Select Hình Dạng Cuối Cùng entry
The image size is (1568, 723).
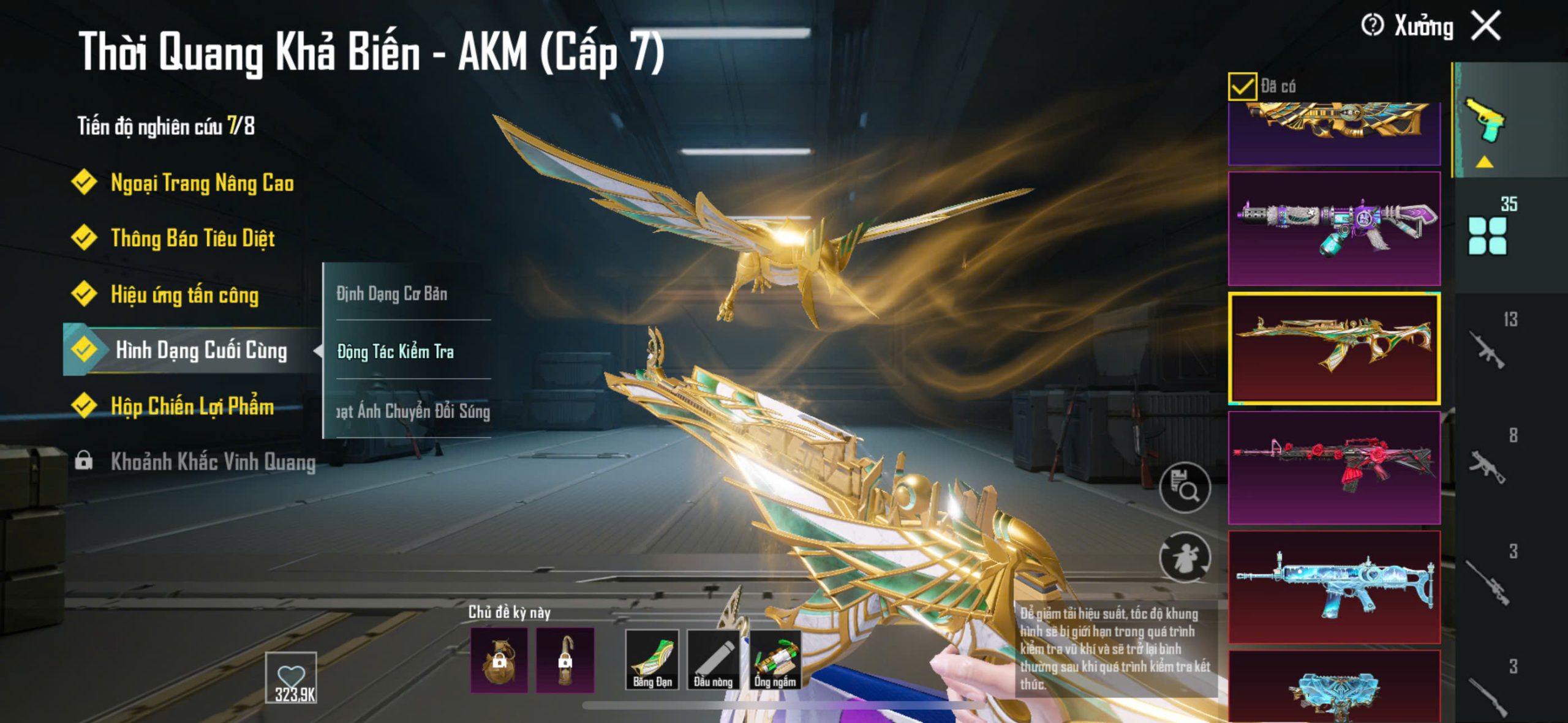coord(200,350)
